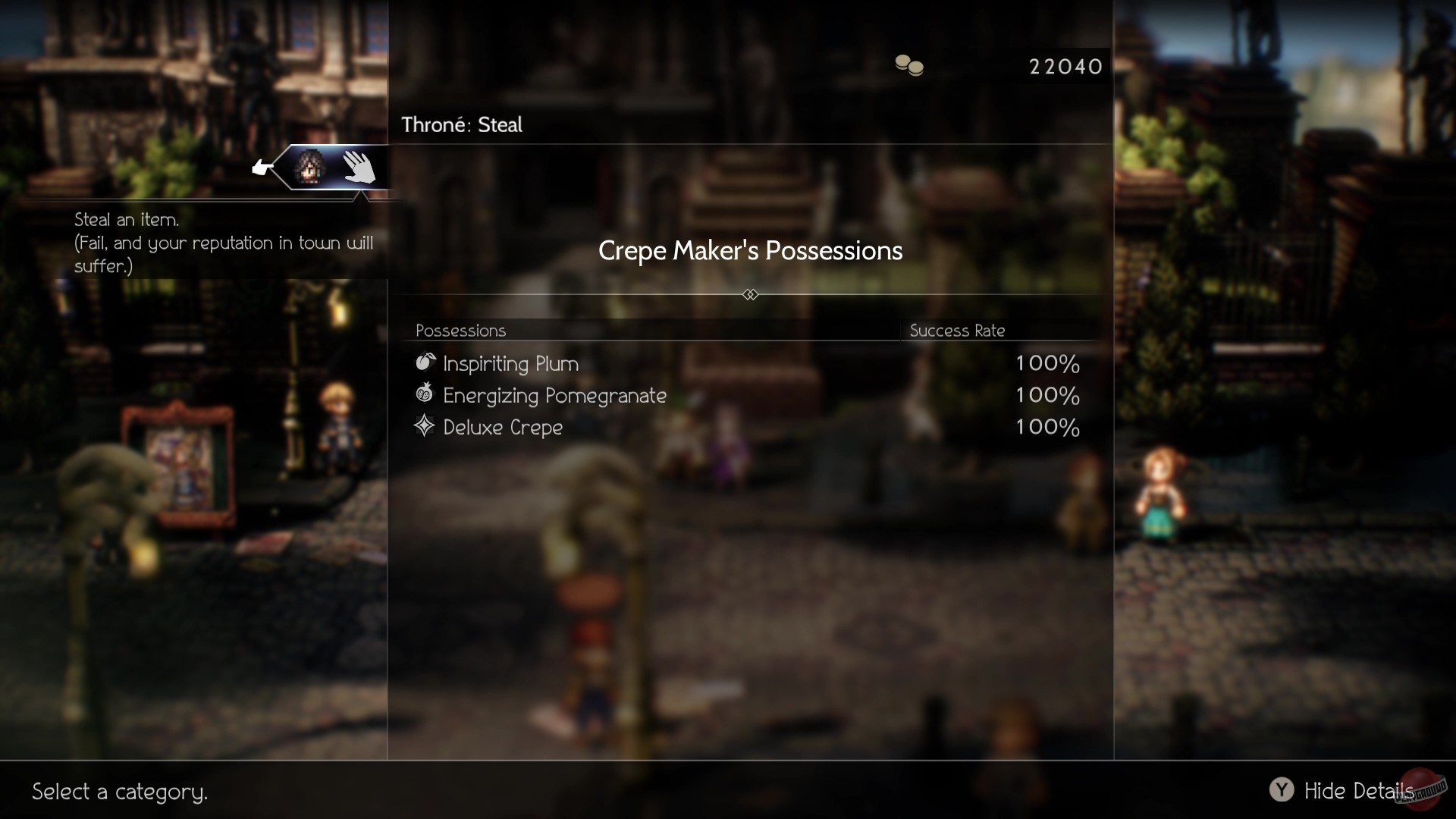Viewport: 1456px width, 819px height.
Task: Select the Throné: Steal header tab
Action: (460, 124)
